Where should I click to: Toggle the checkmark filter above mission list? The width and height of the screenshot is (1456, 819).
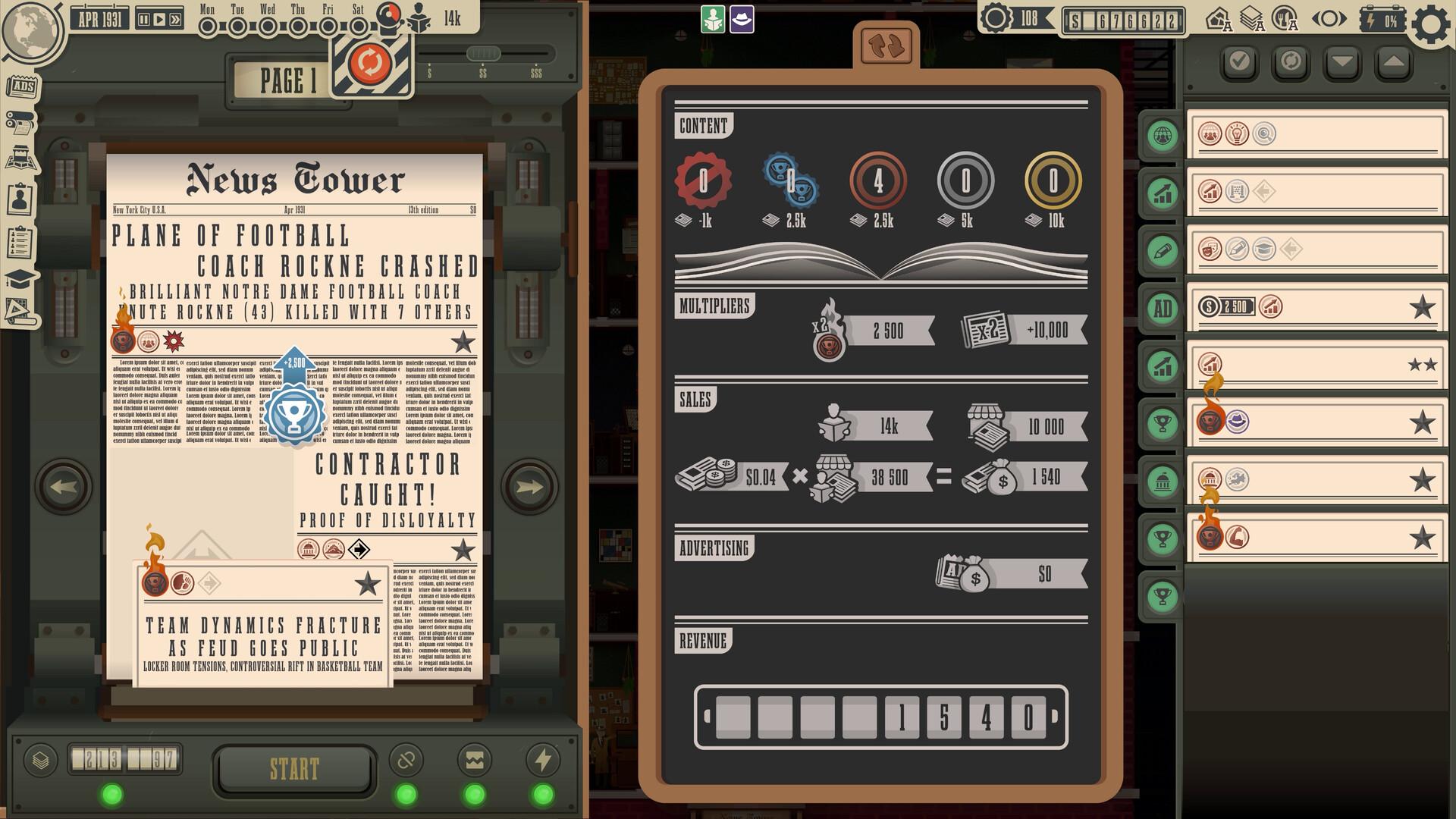1240,62
